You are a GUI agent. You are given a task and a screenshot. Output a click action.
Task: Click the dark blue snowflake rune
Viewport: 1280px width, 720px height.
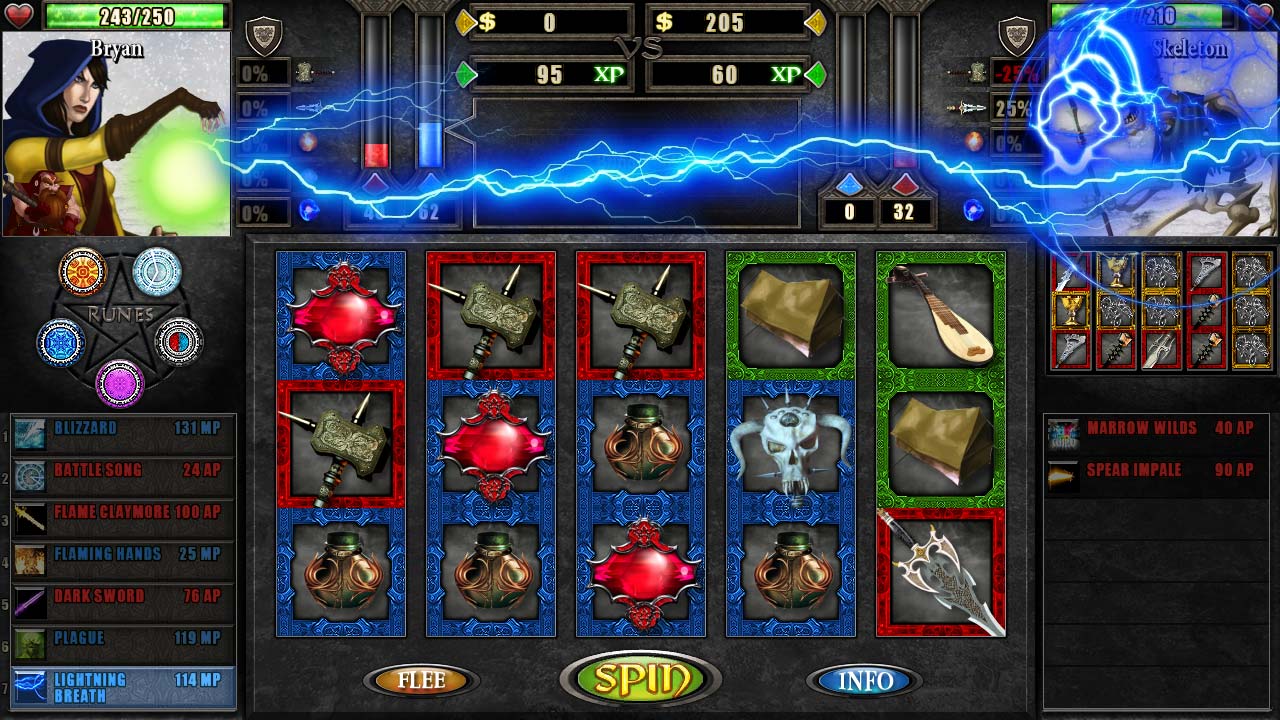tap(60, 340)
